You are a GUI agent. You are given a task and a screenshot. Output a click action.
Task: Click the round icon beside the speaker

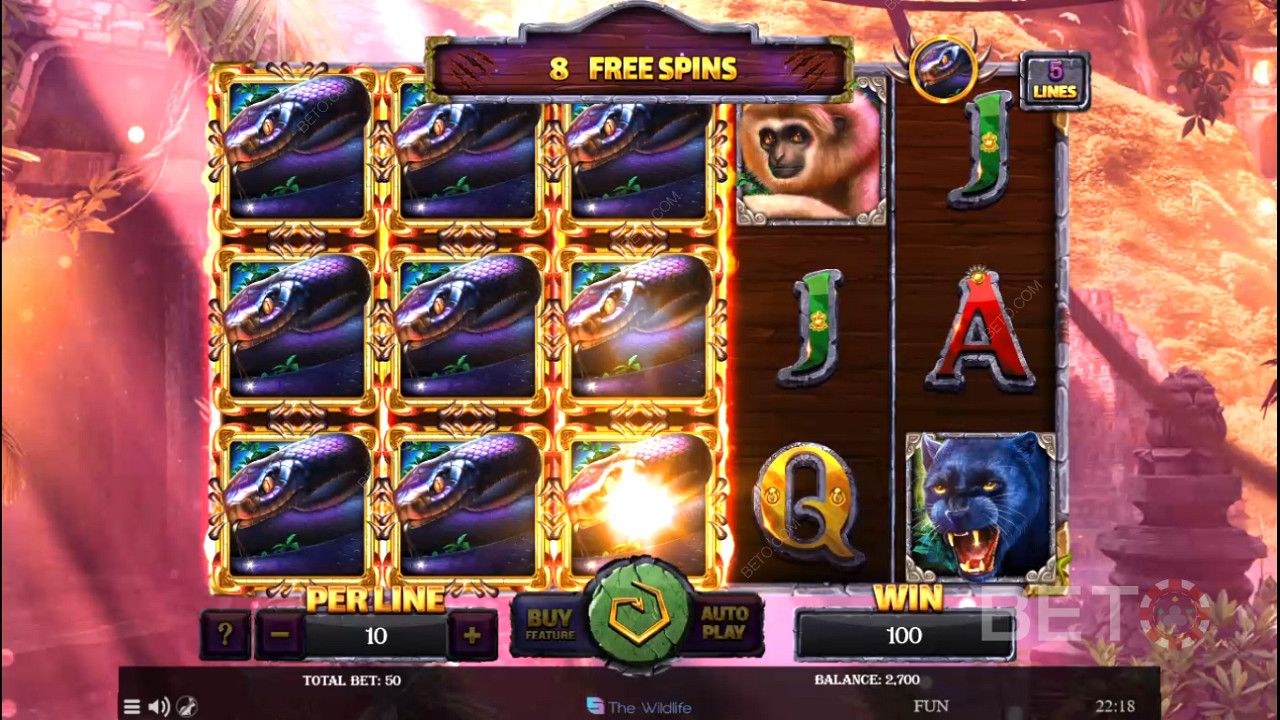tap(186, 707)
